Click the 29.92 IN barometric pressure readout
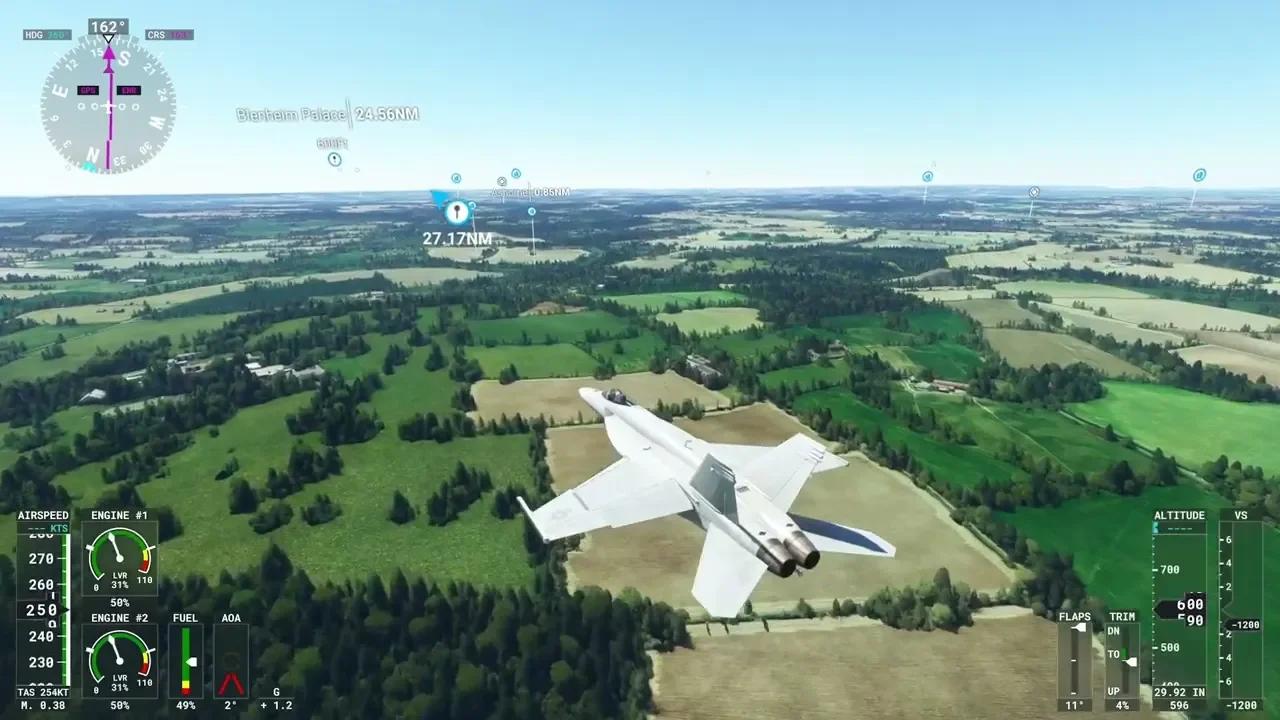 coord(1179,692)
